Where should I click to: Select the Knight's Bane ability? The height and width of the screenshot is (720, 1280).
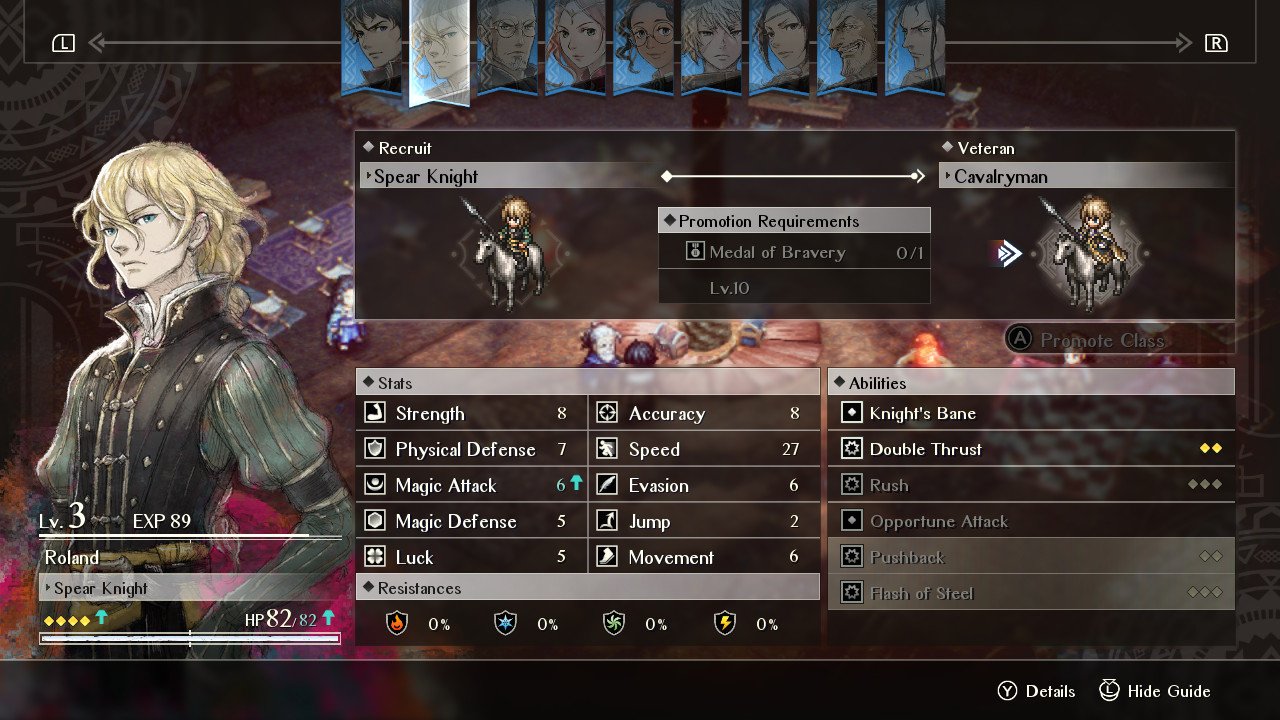pyautogui.click(x=1030, y=413)
